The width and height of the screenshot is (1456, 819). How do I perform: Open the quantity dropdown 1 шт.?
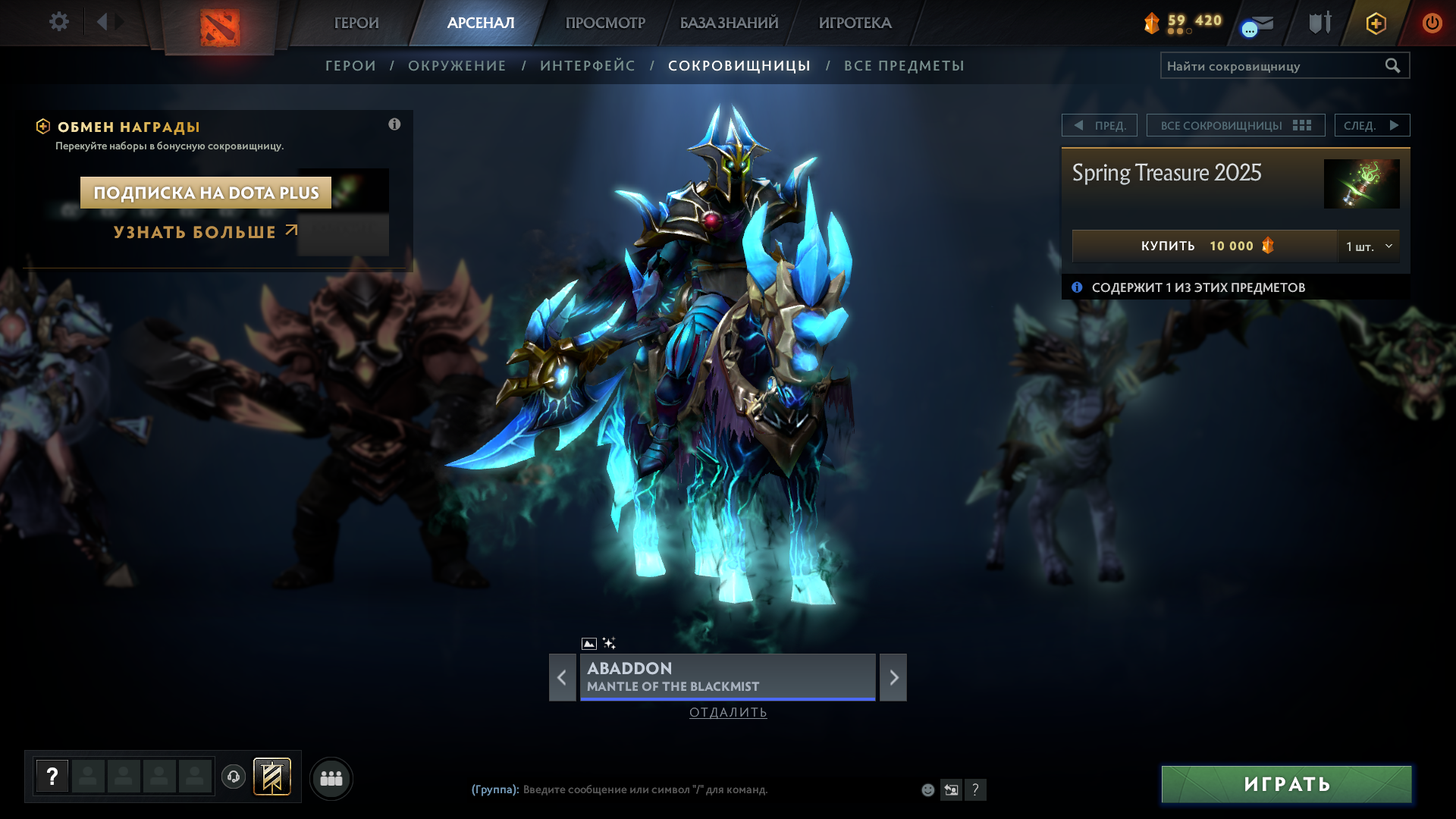tap(1369, 246)
